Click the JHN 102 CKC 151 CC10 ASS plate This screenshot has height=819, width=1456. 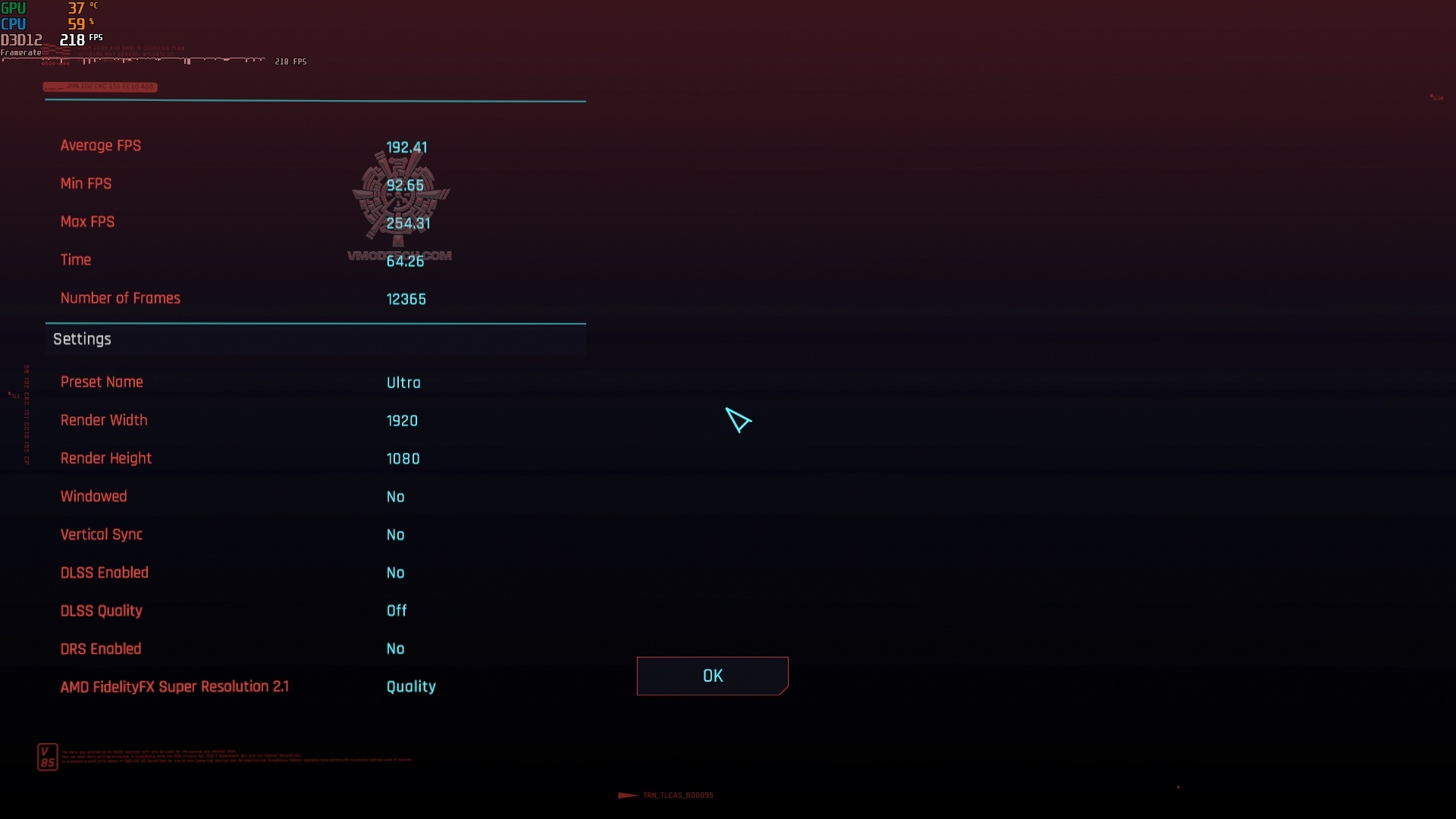pos(100,86)
